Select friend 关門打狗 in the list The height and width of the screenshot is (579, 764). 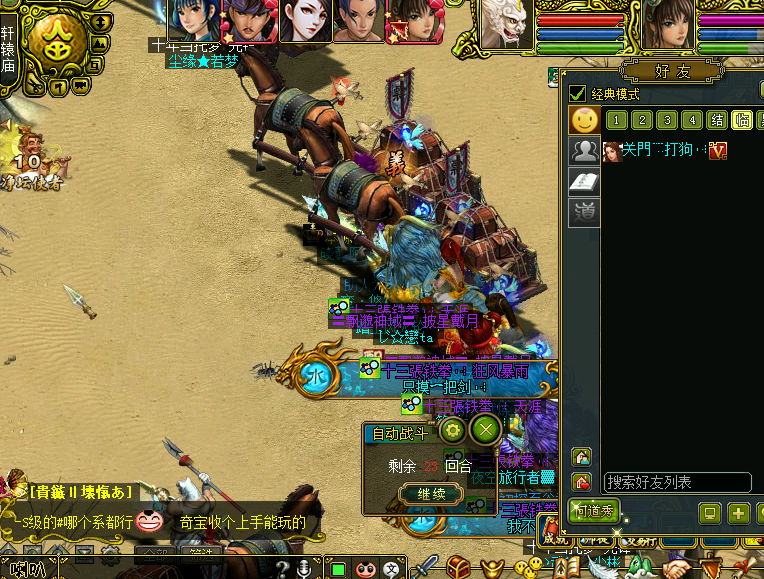pyautogui.click(x=651, y=150)
